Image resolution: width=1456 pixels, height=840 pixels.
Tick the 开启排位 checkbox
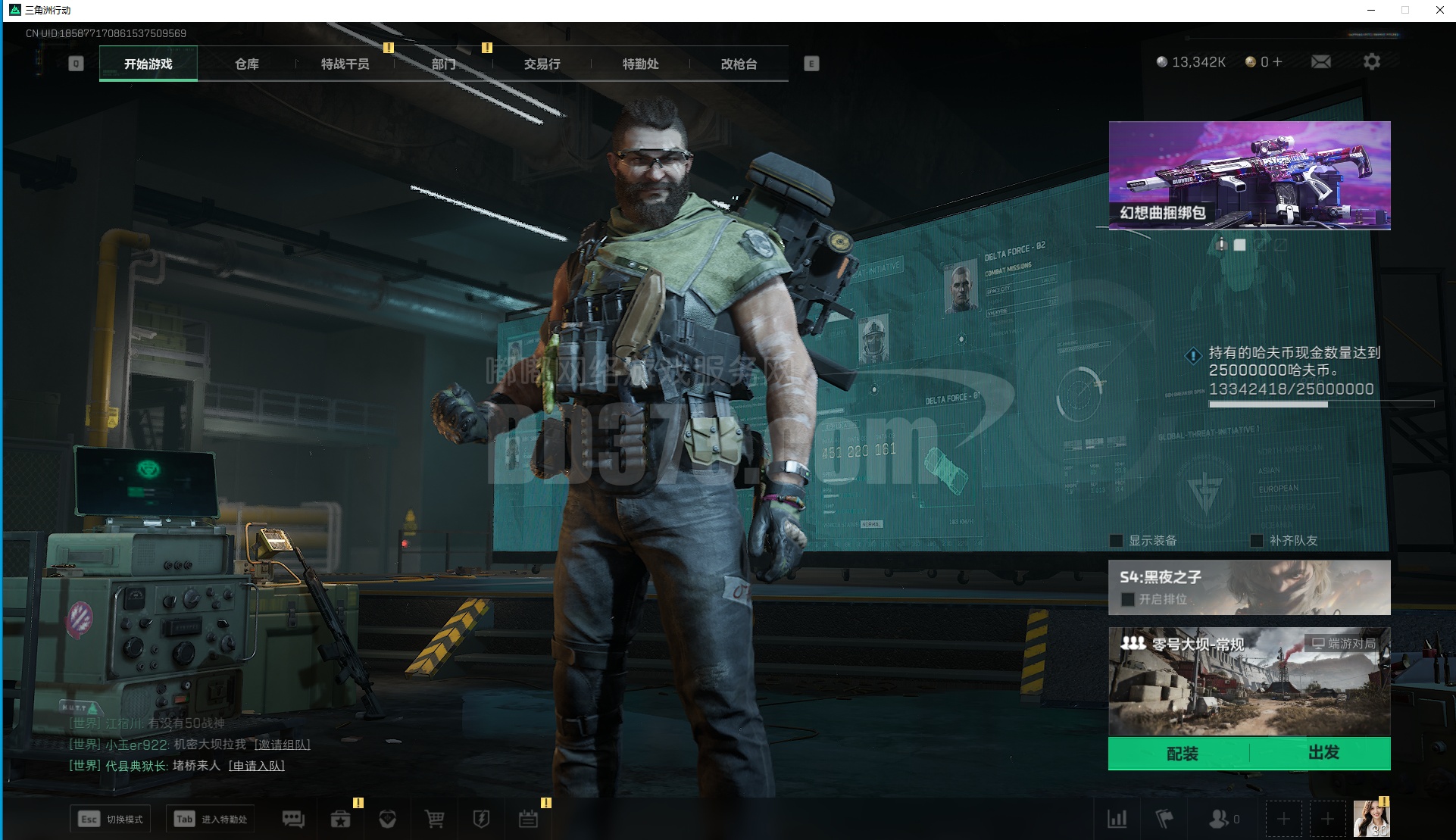click(x=1128, y=600)
